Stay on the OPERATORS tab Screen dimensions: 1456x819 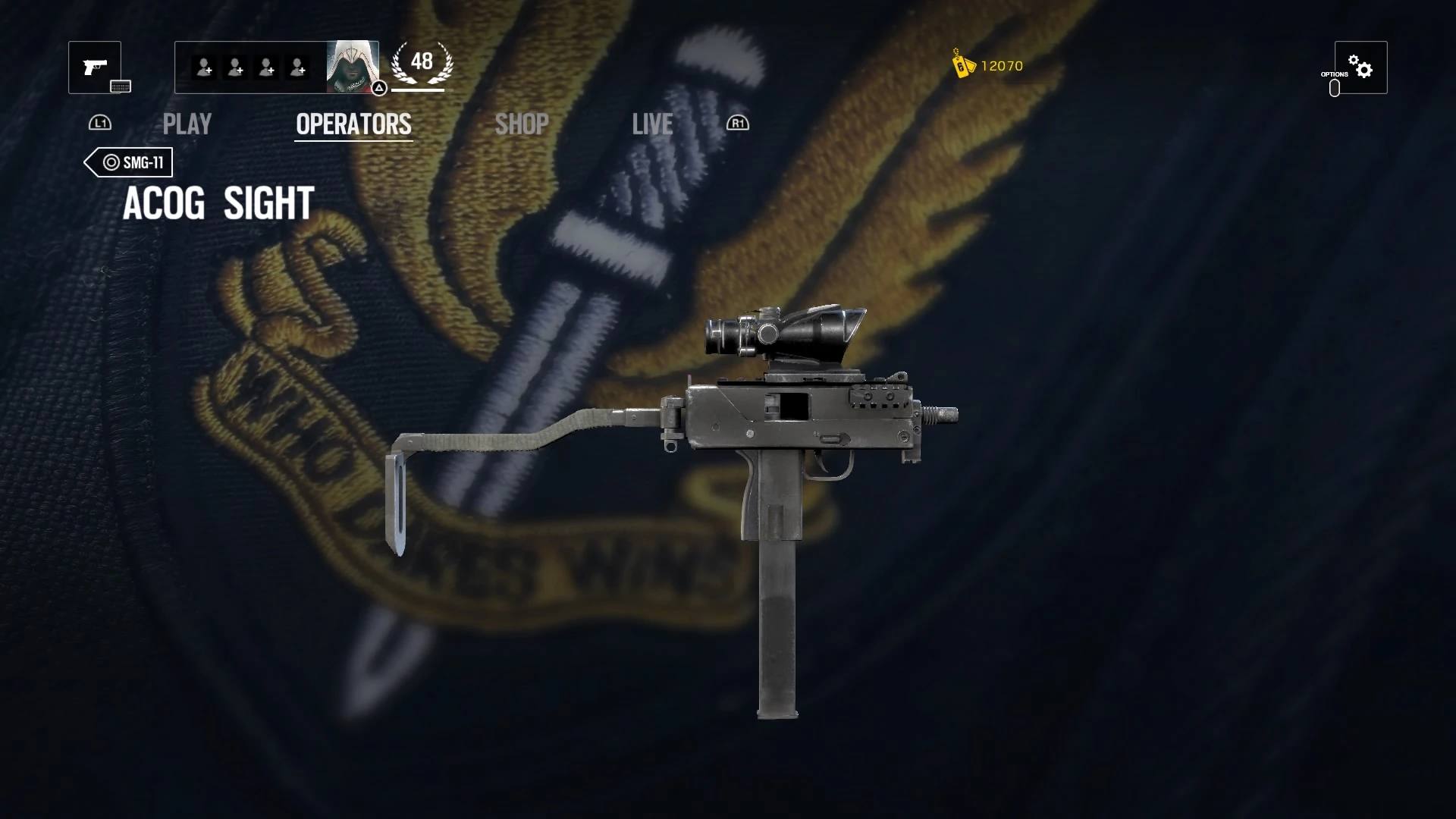coord(353,124)
